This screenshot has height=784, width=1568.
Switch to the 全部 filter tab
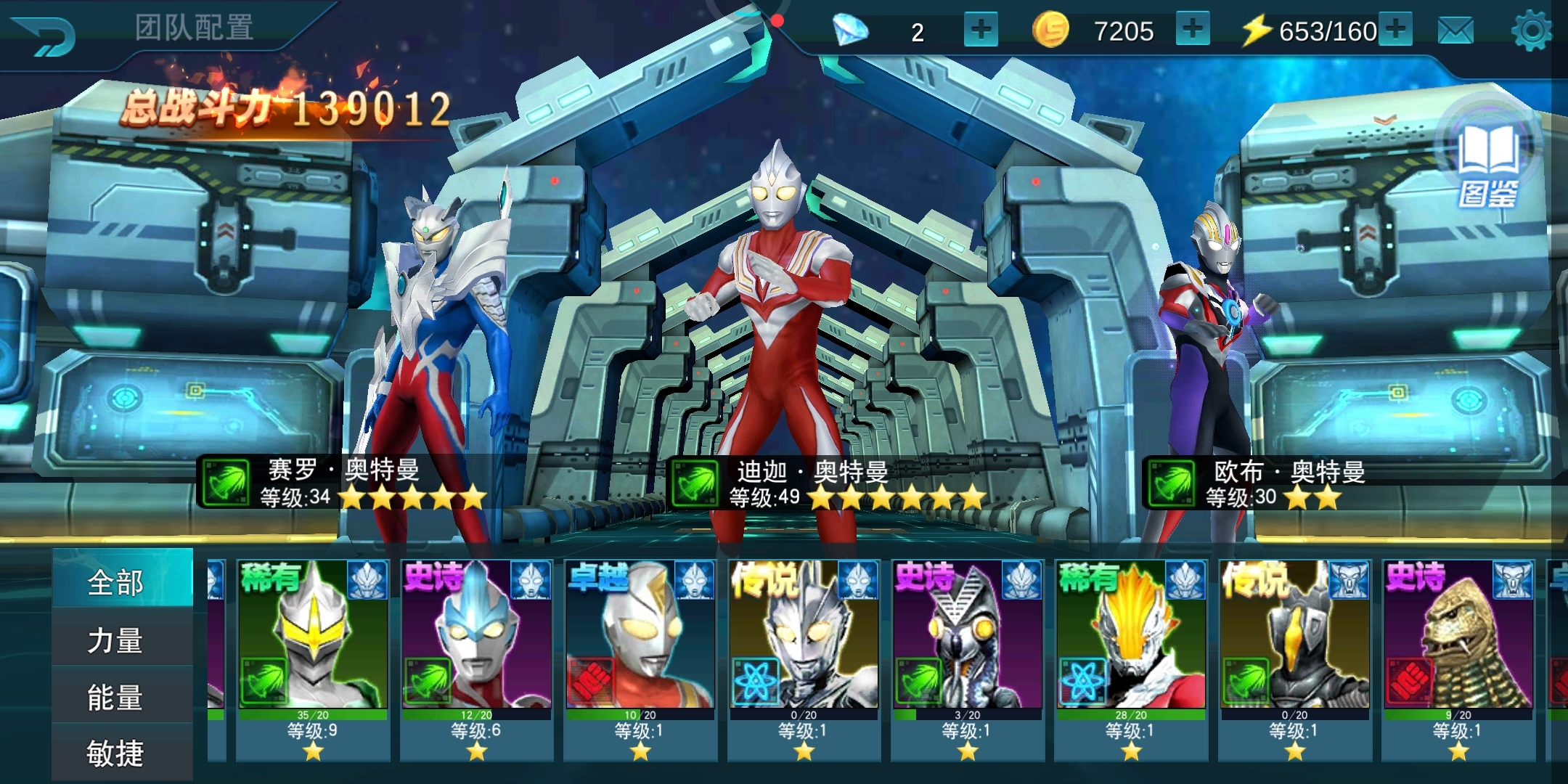pyautogui.click(x=116, y=582)
